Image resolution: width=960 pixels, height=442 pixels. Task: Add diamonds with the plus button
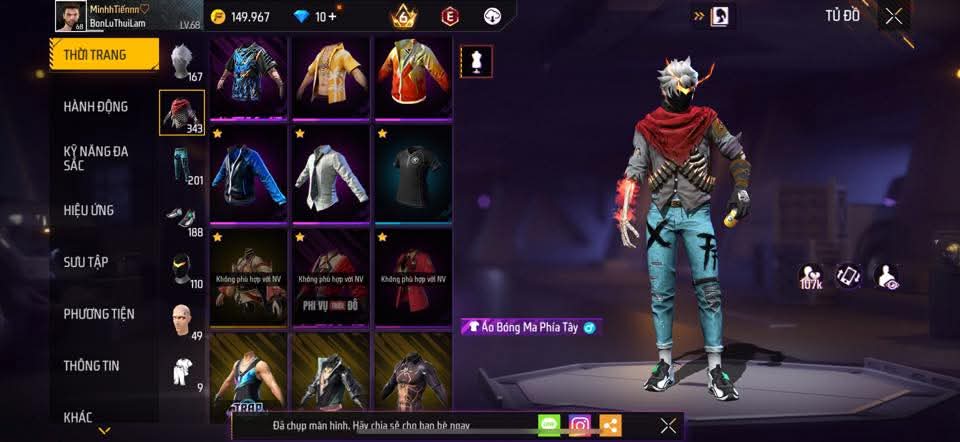332,16
